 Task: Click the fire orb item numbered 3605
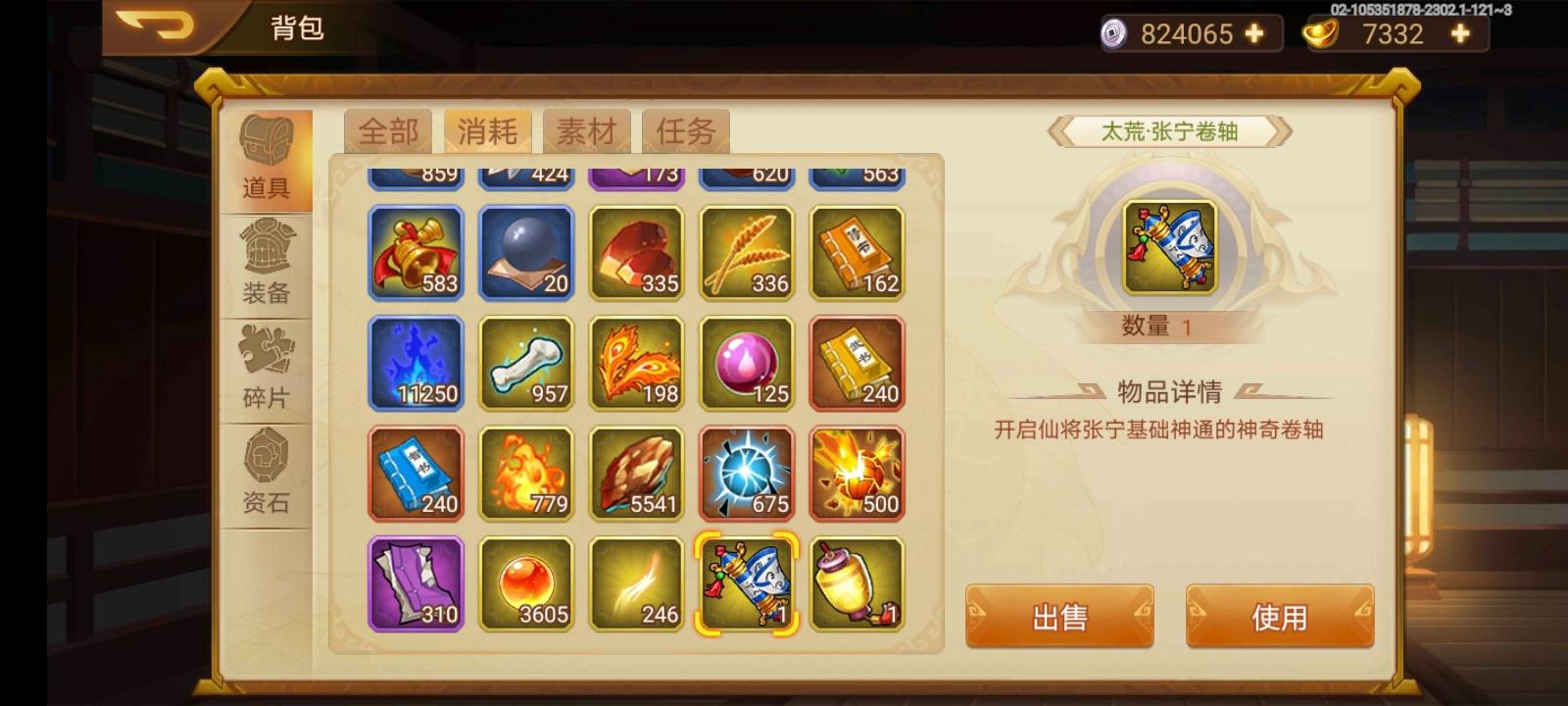(525, 583)
